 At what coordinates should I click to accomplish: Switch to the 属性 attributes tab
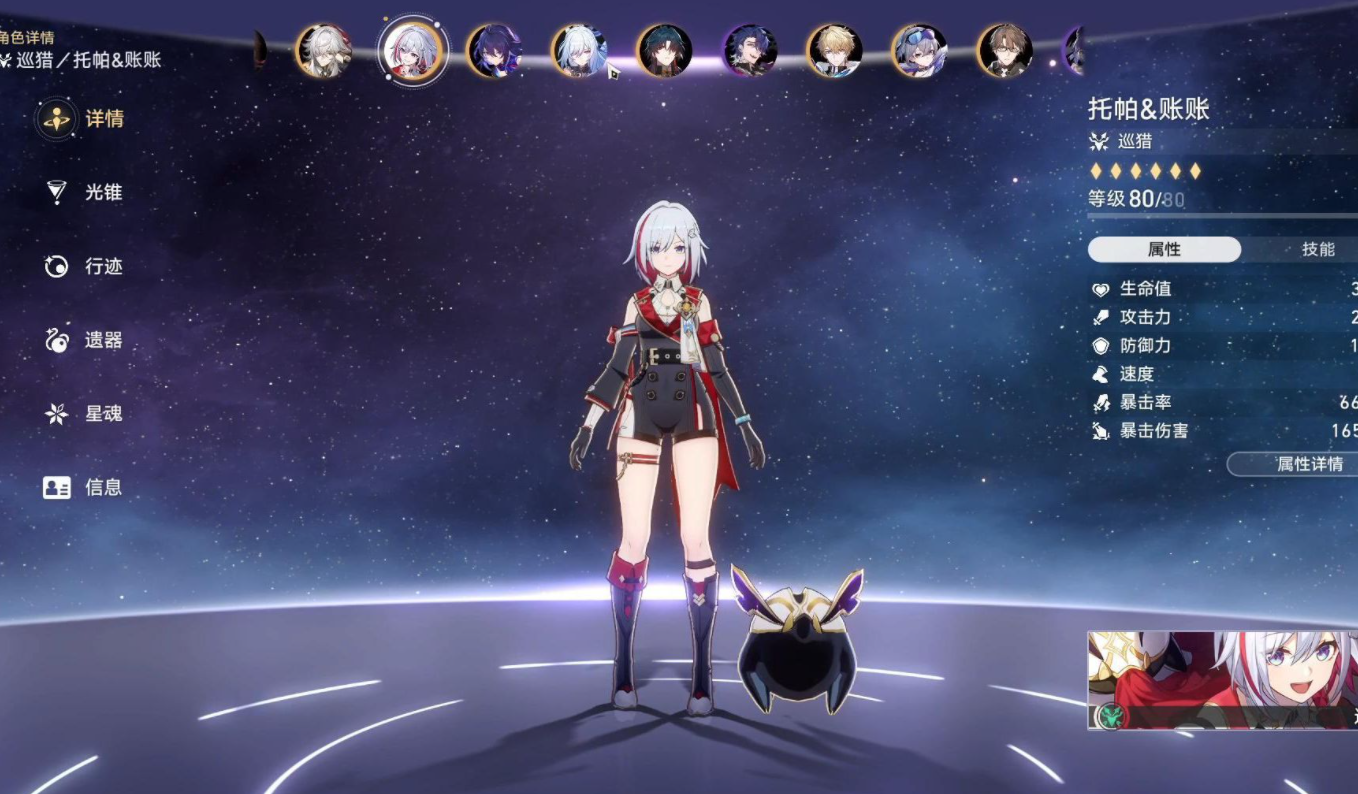[1164, 249]
